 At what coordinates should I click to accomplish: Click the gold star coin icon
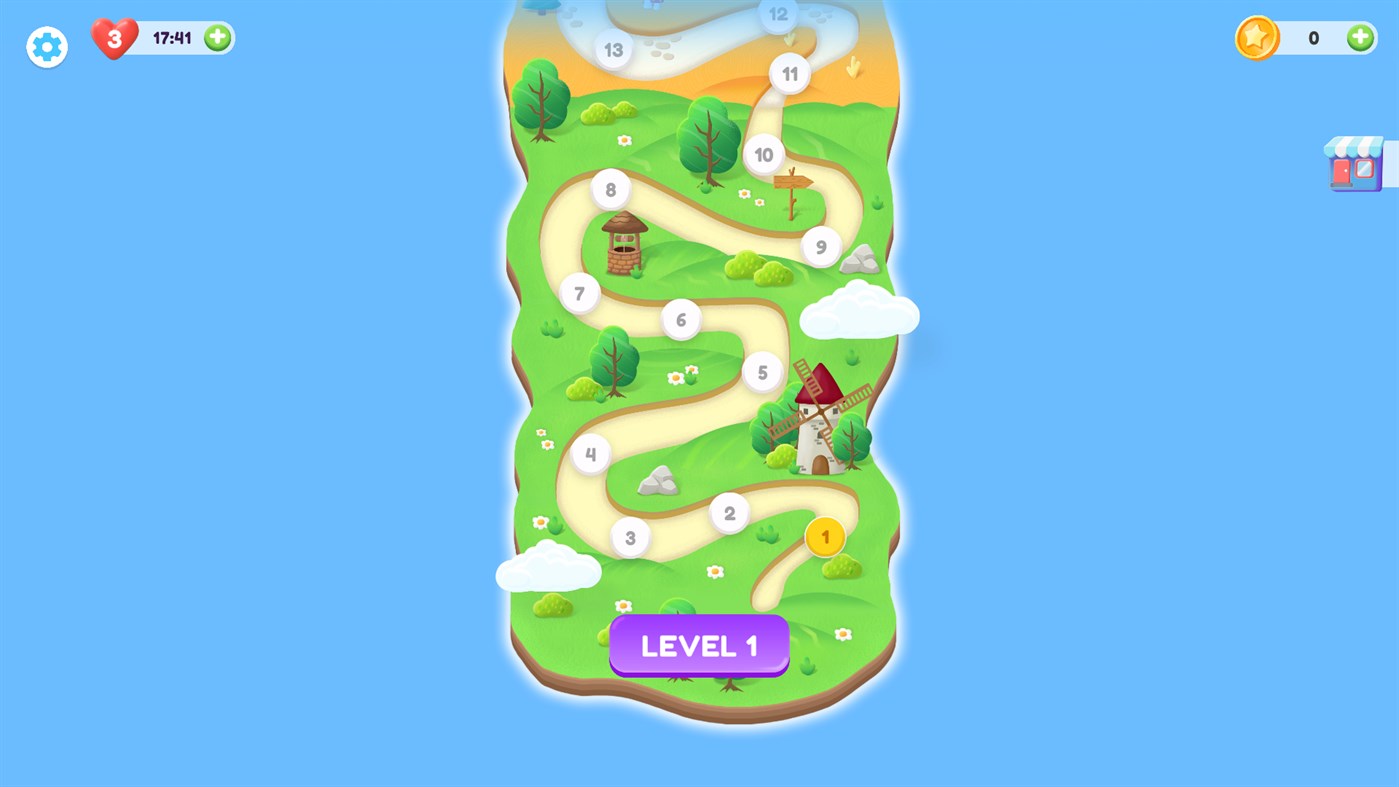tap(1256, 37)
